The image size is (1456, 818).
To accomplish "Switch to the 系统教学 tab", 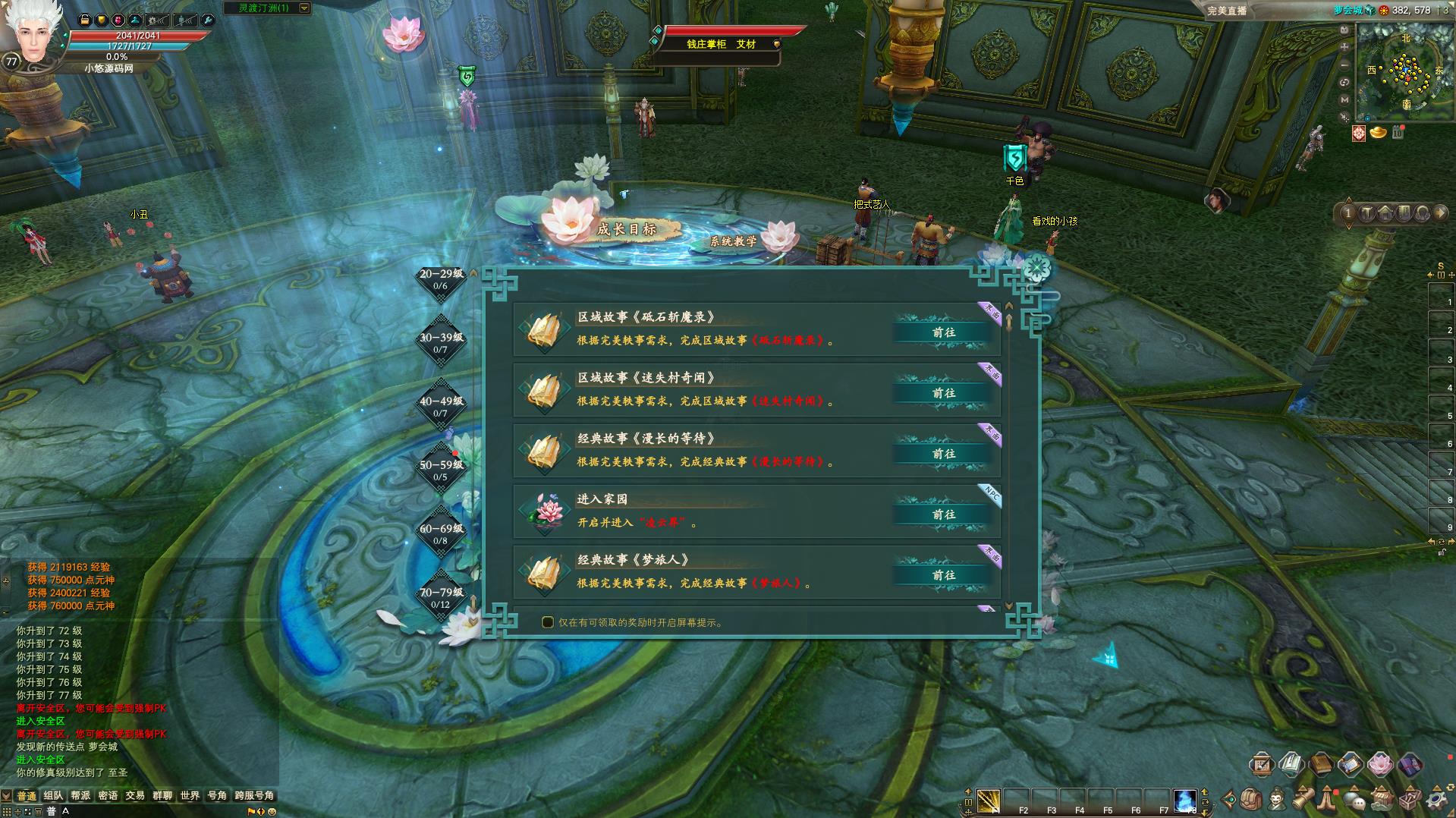I will [733, 241].
